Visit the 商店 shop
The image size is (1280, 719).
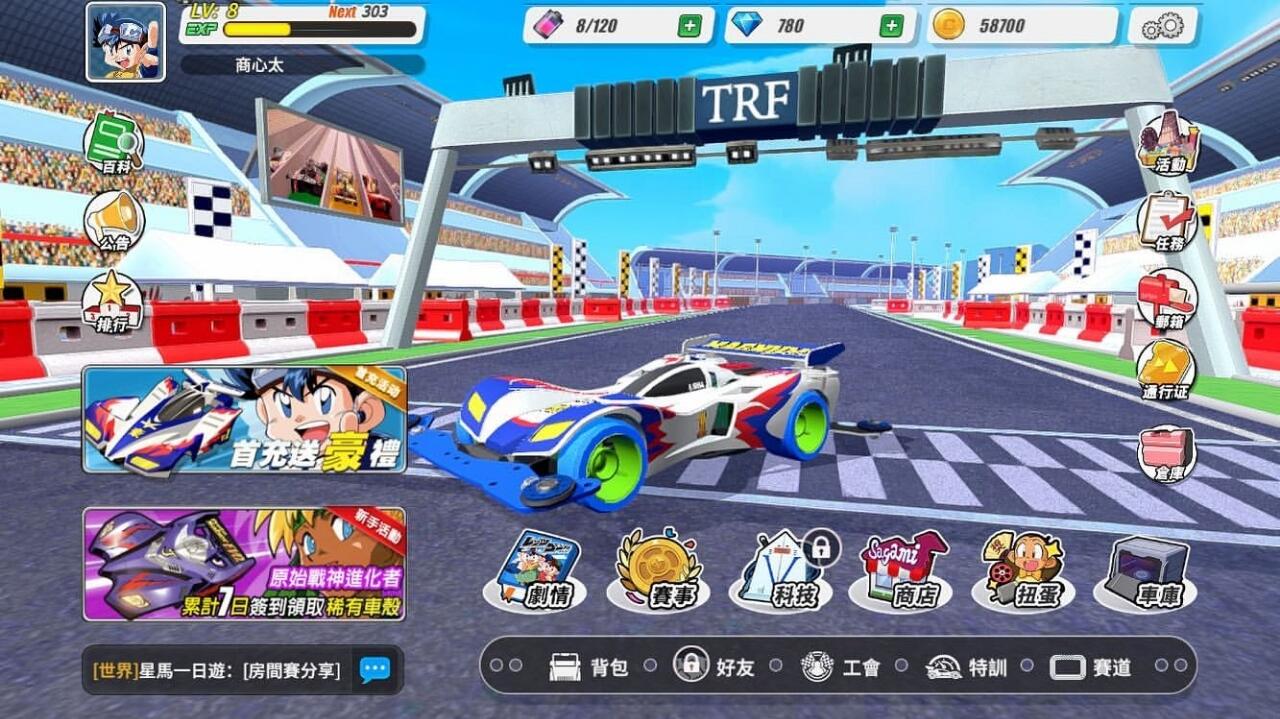coord(902,571)
